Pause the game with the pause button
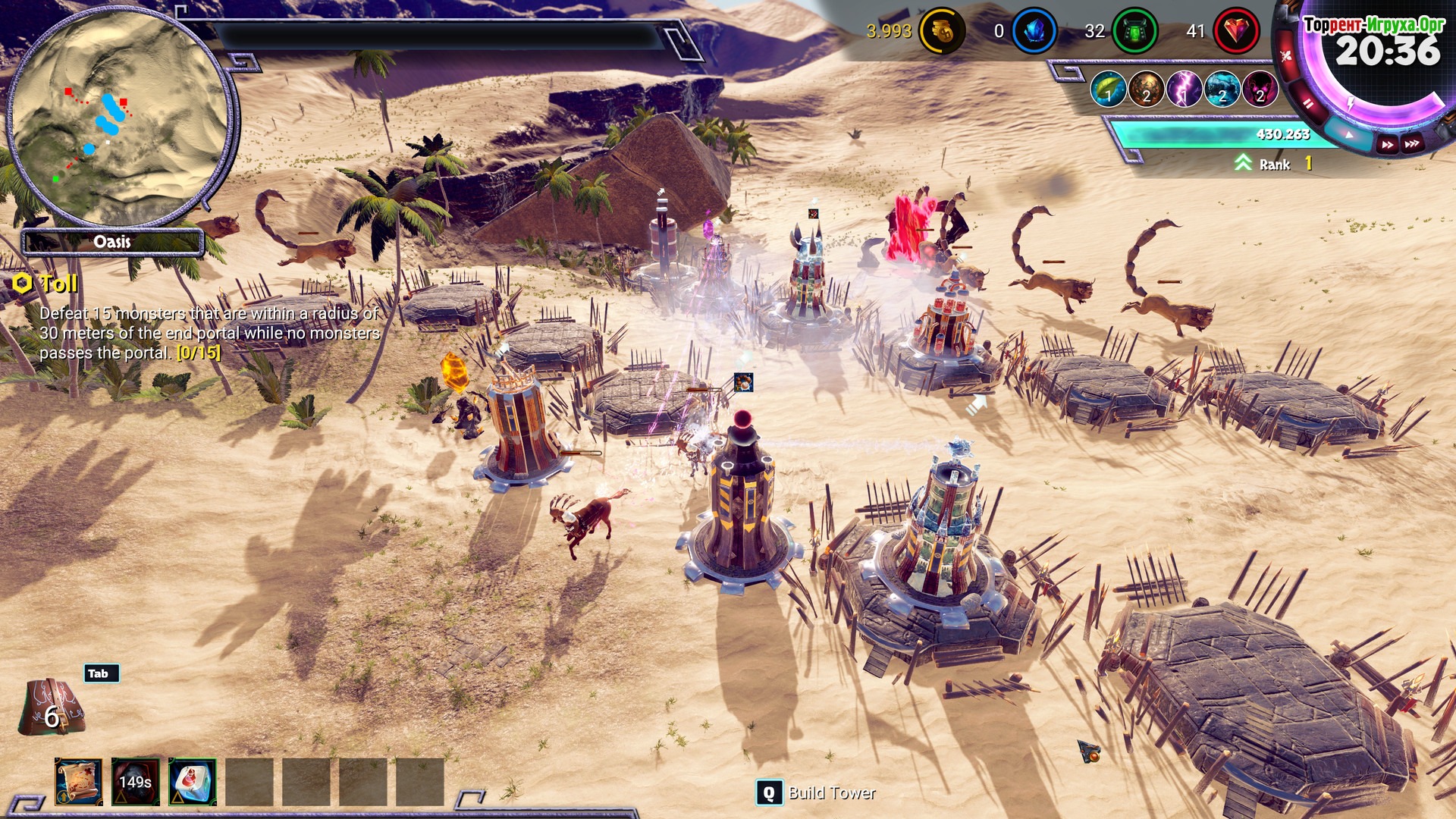This screenshot has height=819, width=1456. pos(1309,103)
